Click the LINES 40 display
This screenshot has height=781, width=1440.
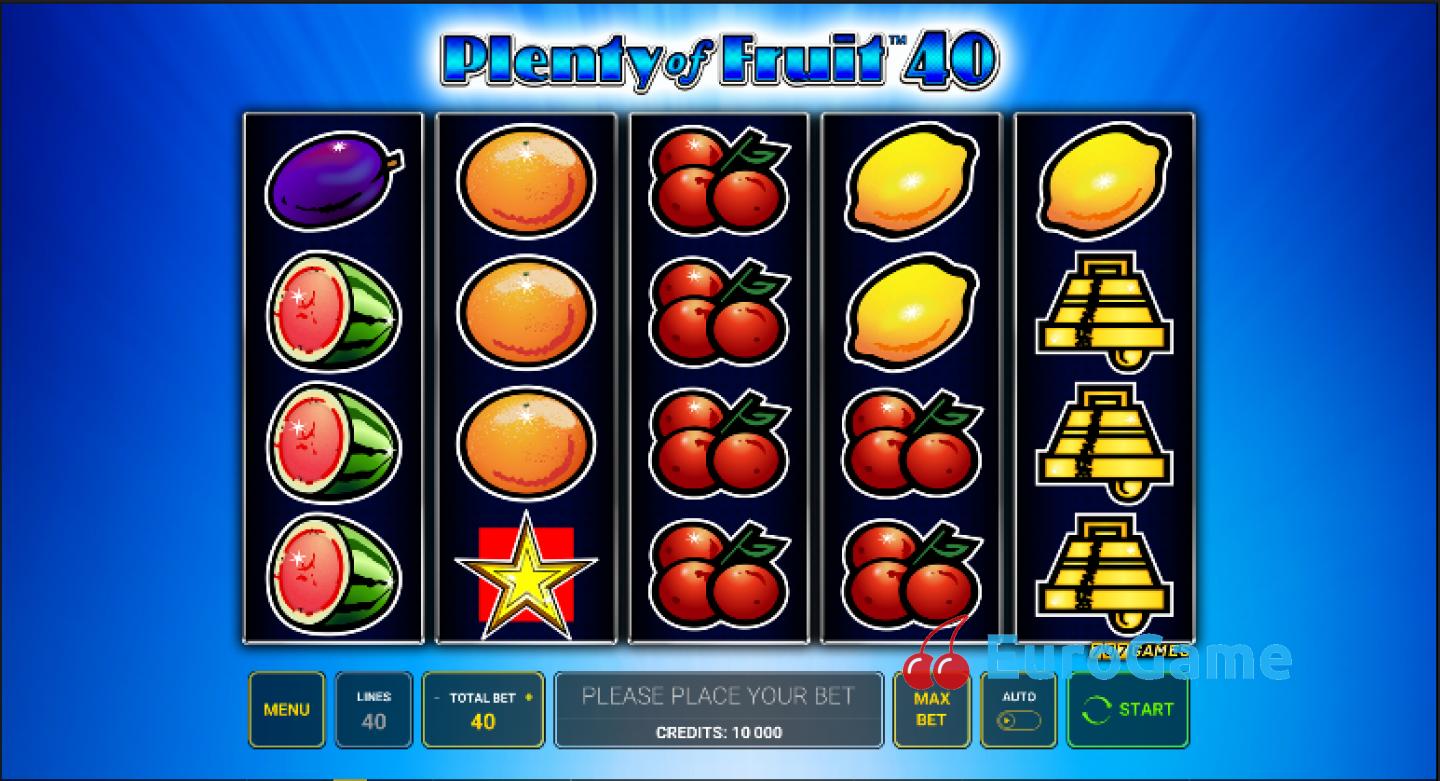point(374,710)
